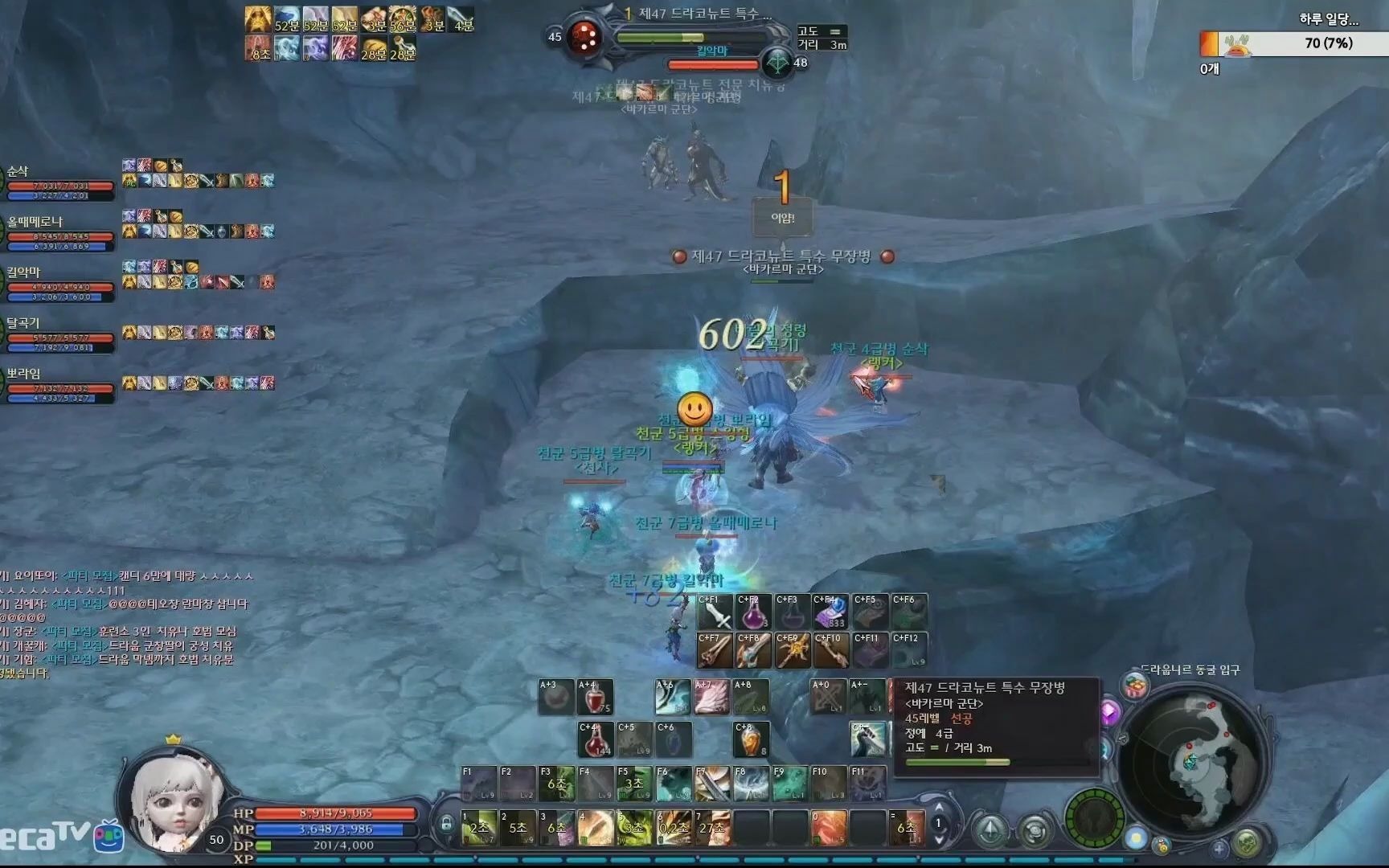
Task: Click the quickbar page up arrow
Action: pos(940,805)
